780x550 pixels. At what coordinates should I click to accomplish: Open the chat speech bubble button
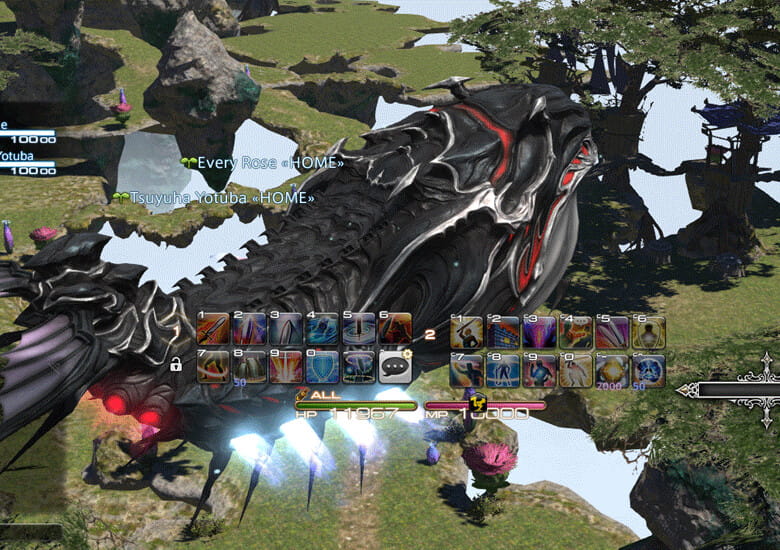click(x=395, y=367)
